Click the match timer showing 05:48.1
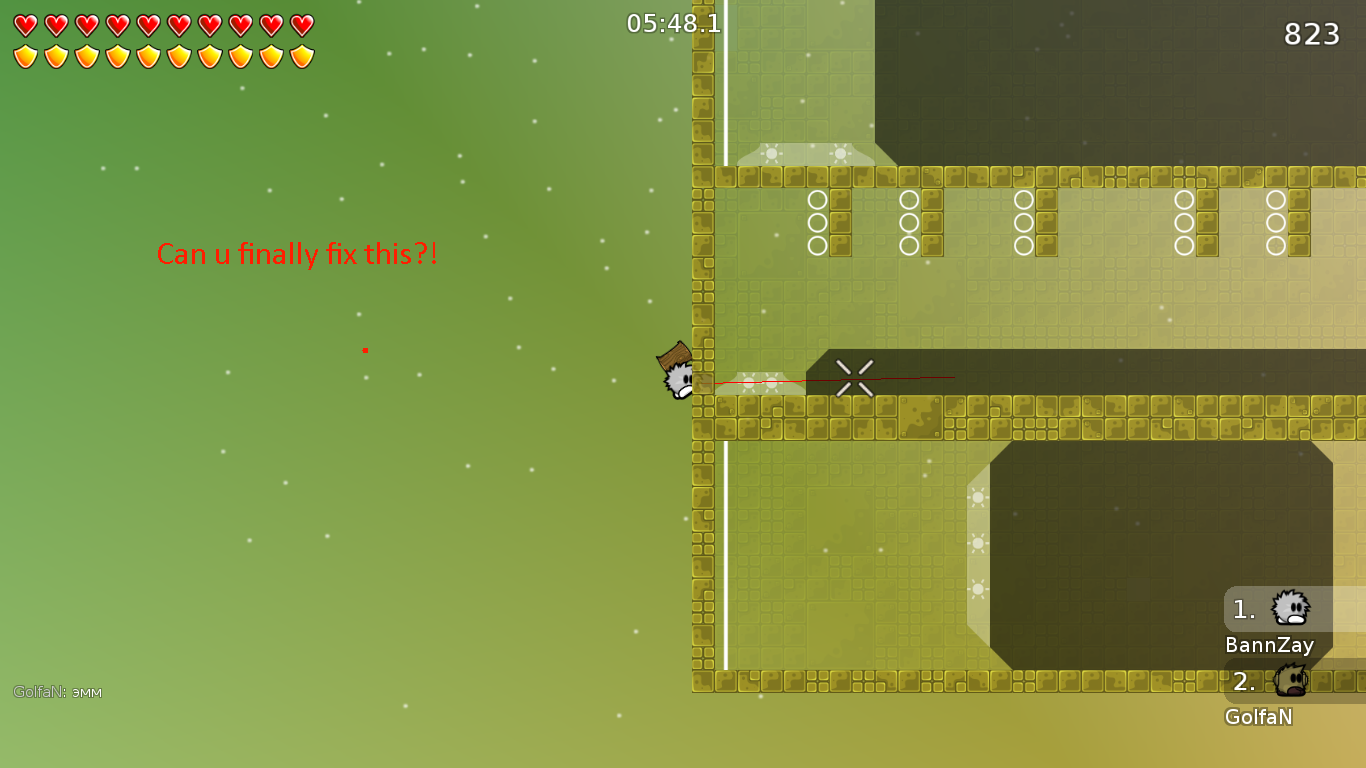 tap(672, 24)
